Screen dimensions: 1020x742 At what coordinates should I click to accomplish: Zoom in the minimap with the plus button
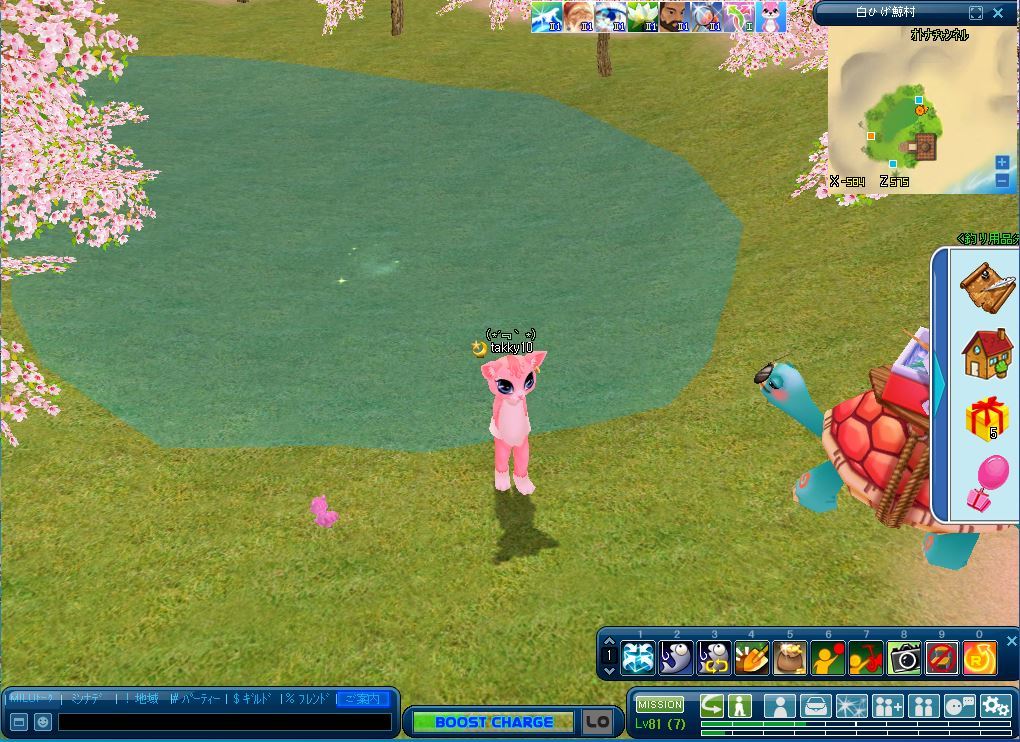[1002, 163]
